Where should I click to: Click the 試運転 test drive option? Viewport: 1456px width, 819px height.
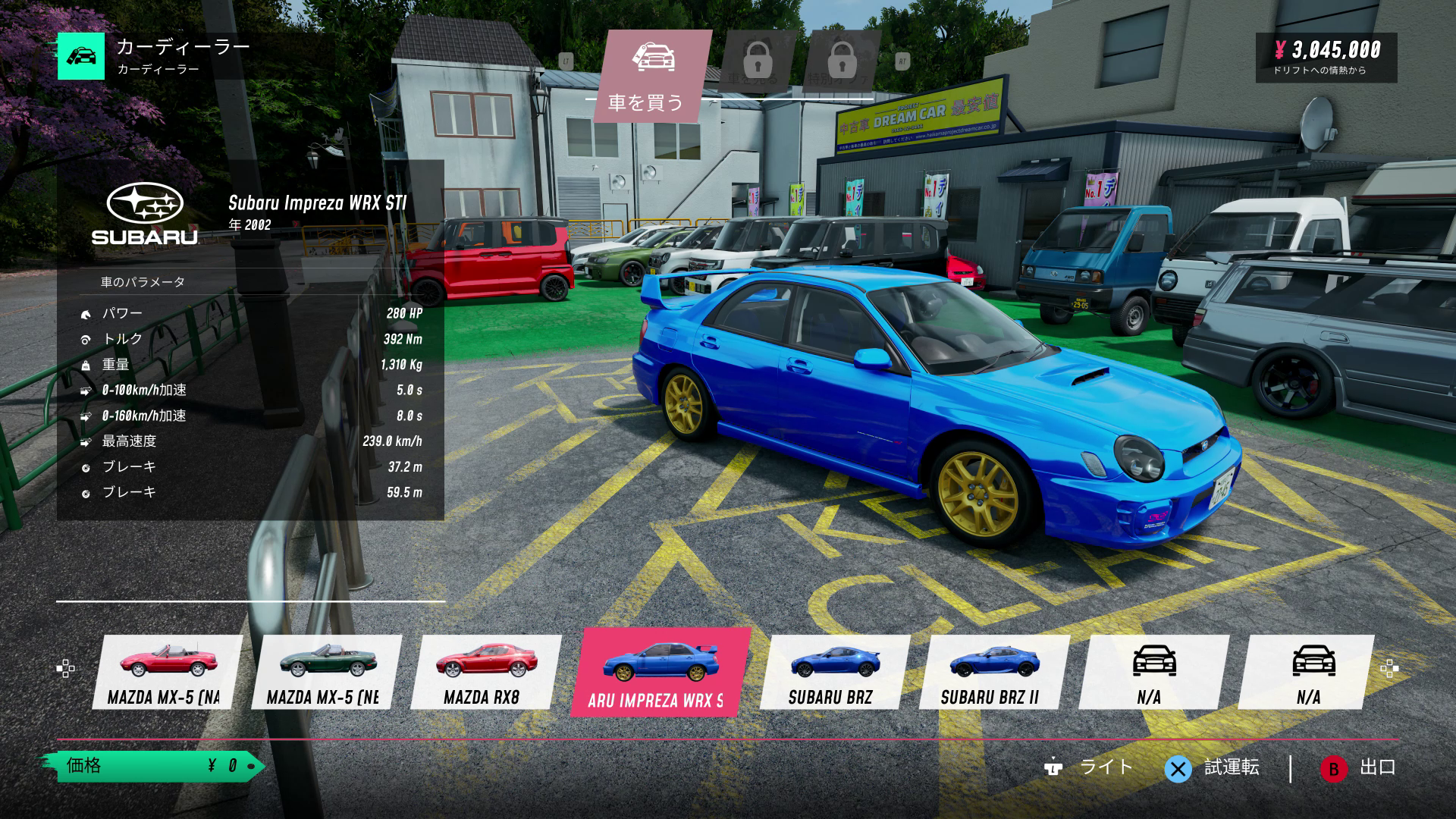pos(1213,768)
